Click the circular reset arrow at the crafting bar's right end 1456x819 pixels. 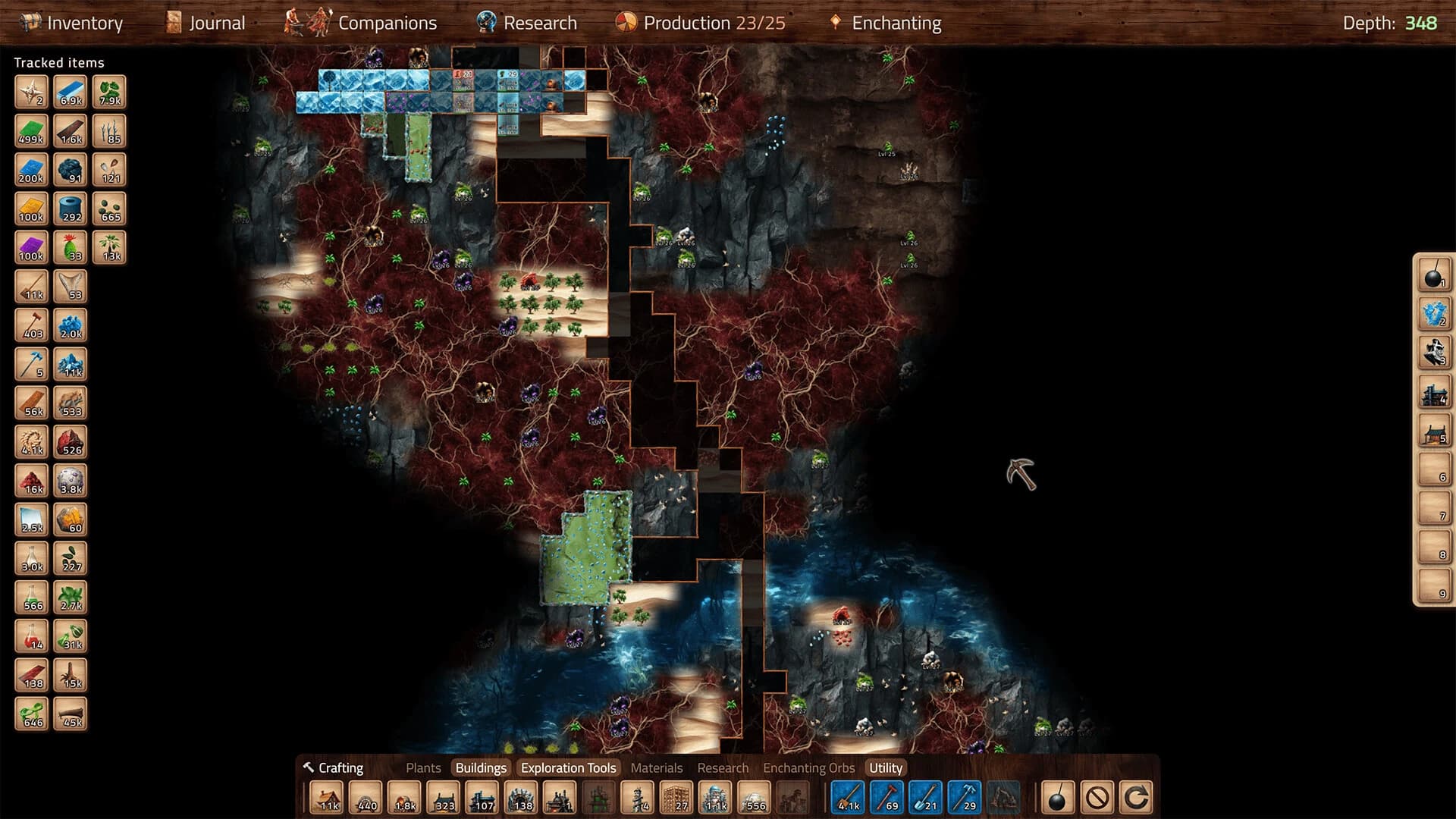click(x=1137, y=797)
